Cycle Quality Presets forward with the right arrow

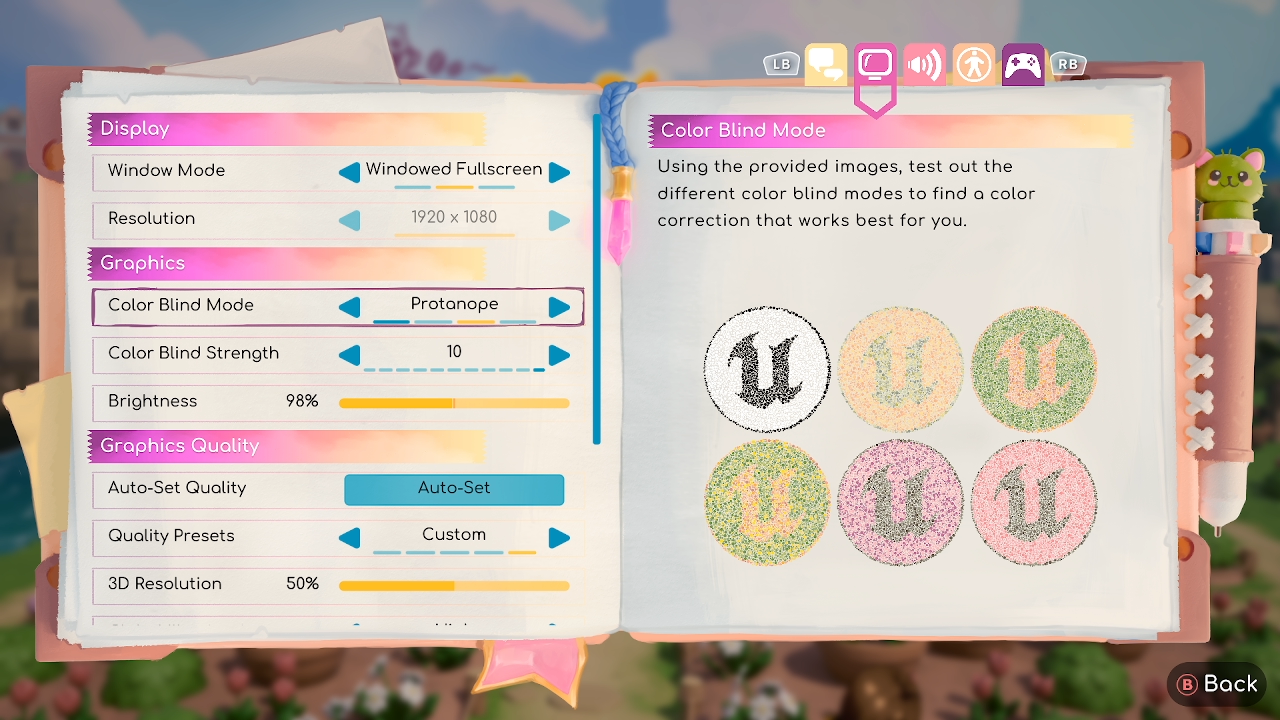[x=559, y=537]
